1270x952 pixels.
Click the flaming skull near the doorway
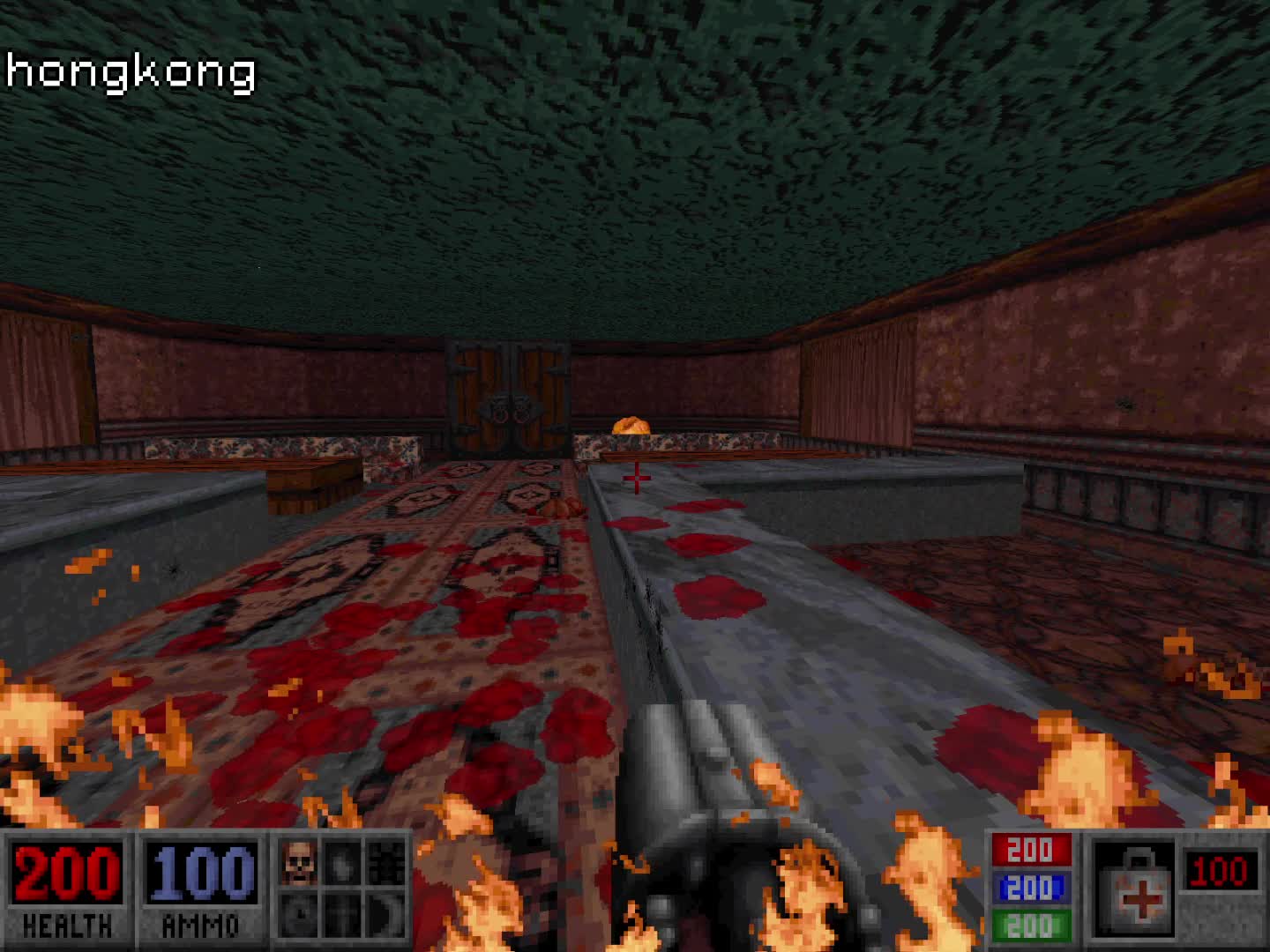click(631, 426)
